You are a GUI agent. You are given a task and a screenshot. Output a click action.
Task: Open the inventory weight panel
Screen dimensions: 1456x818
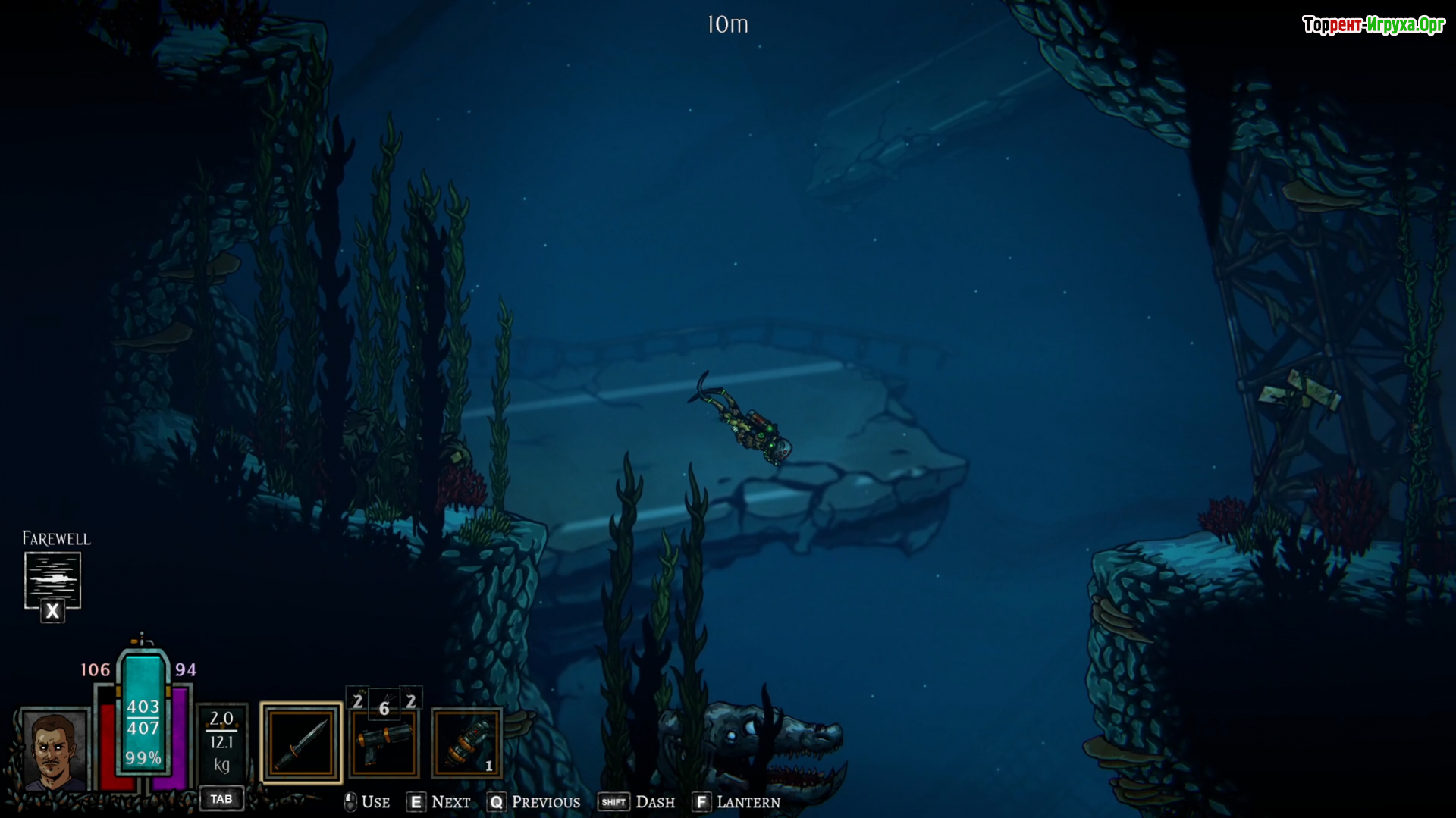click(221, 743)
